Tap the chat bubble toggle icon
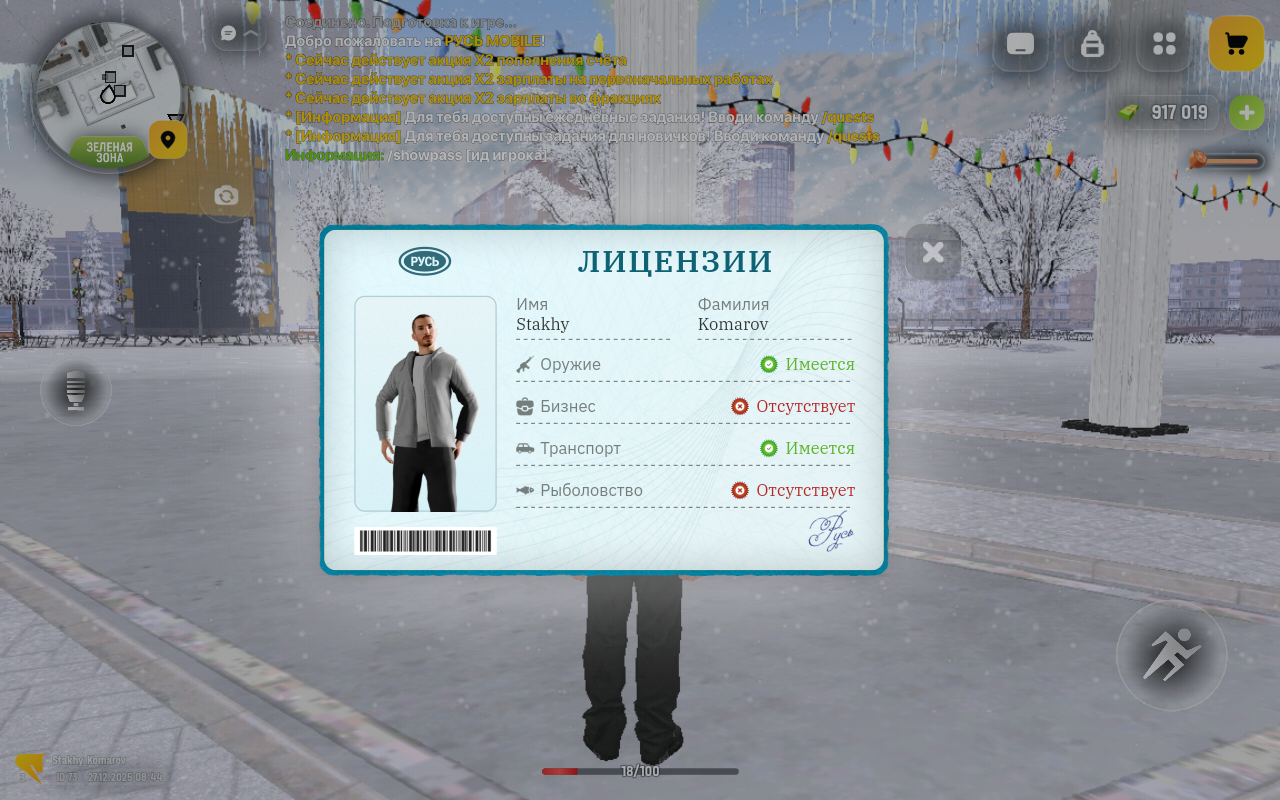1280x800 pixels. (x=229, y=34)
